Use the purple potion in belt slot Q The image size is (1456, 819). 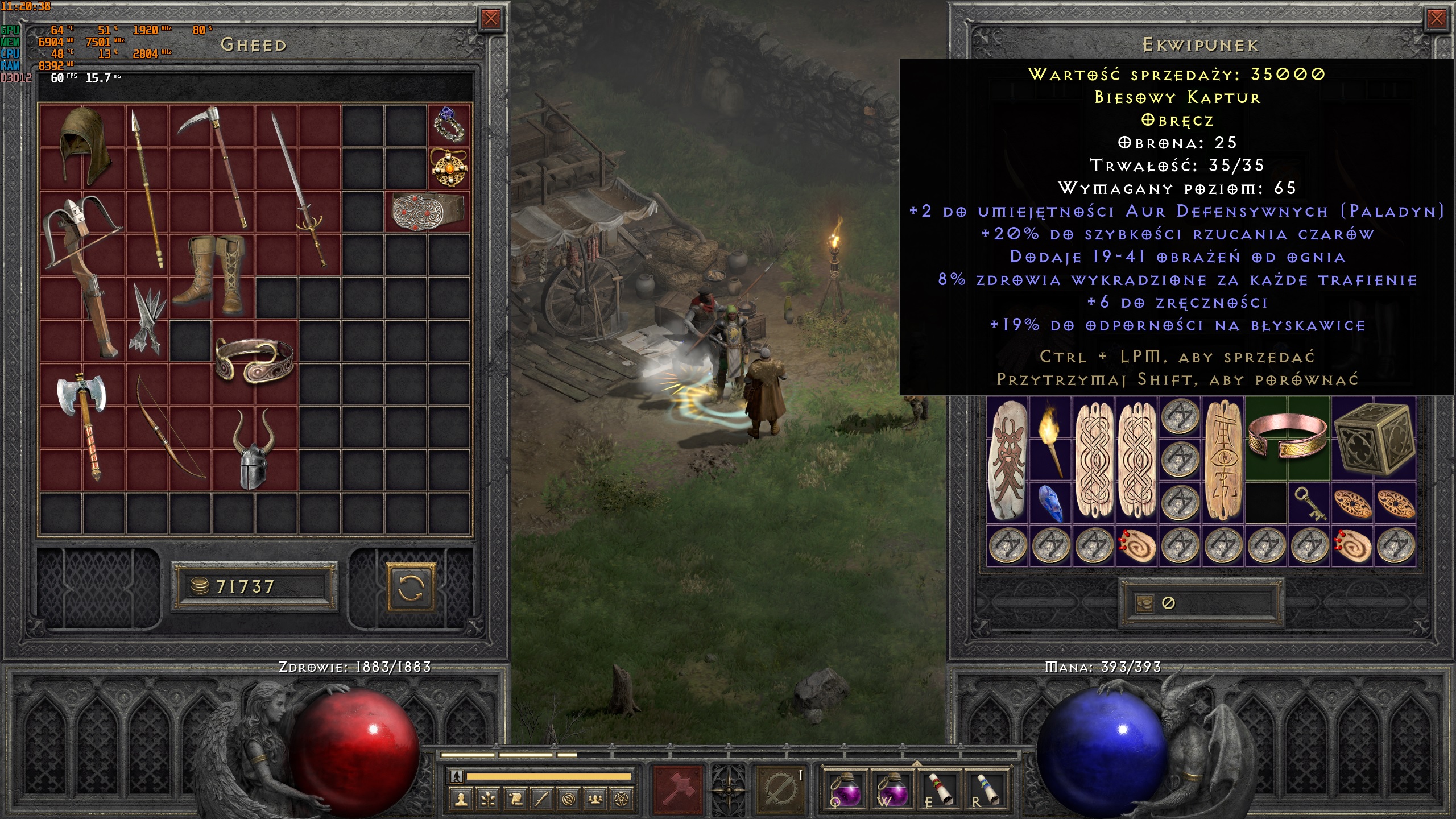click(x=846, y=789)
